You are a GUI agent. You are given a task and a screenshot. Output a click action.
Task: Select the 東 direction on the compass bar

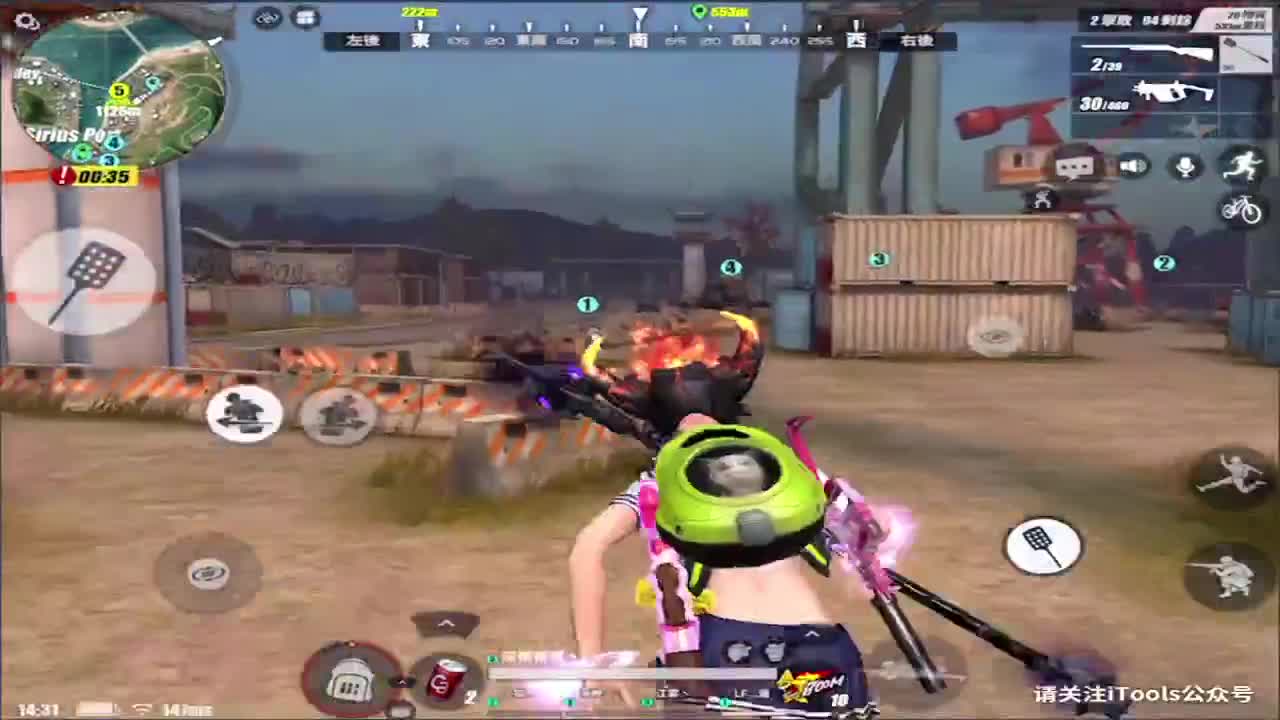coord(418,42)
